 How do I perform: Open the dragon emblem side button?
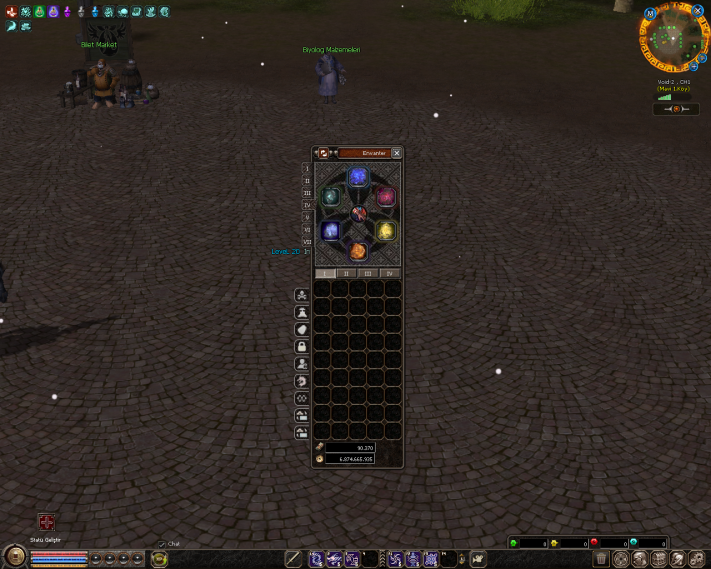301,381
